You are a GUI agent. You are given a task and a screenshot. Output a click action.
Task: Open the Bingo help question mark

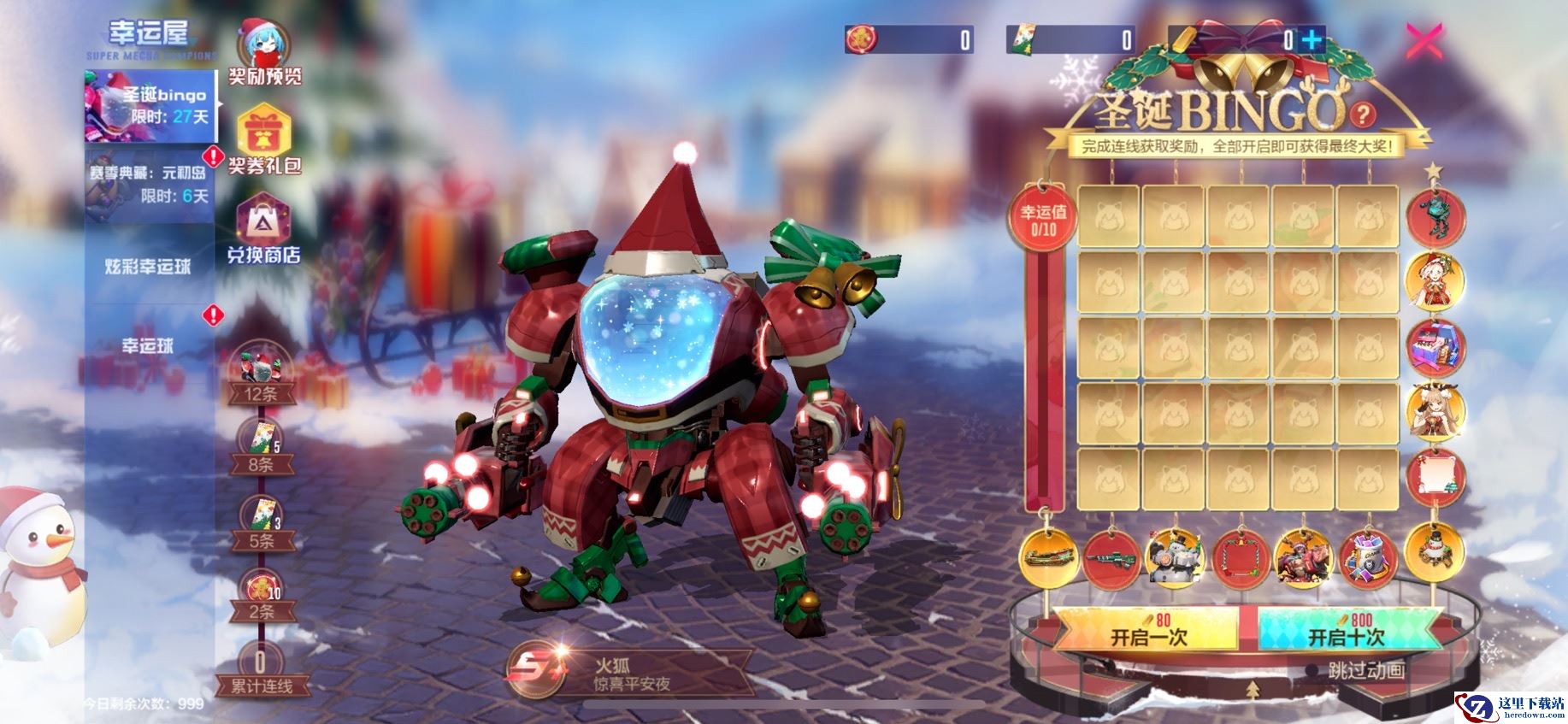coord(1365,114)
